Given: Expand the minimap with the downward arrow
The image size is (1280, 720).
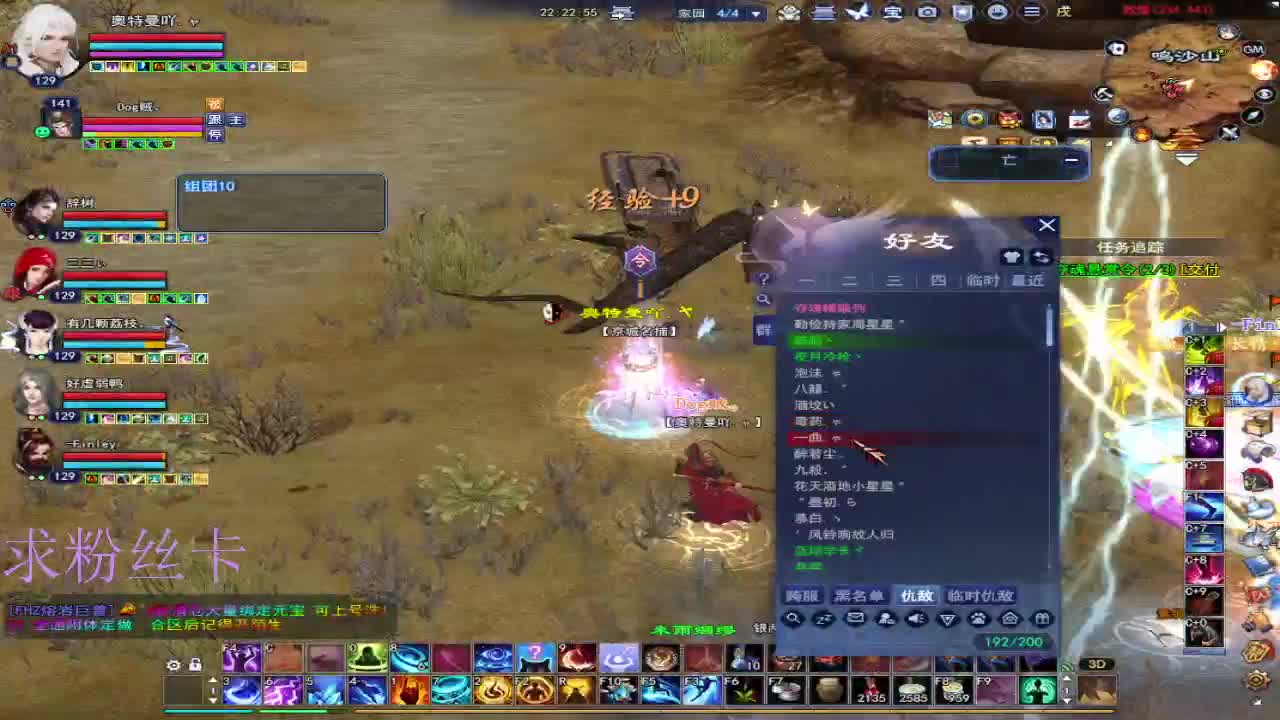Looking at the screenshot, I should 1186,160.
